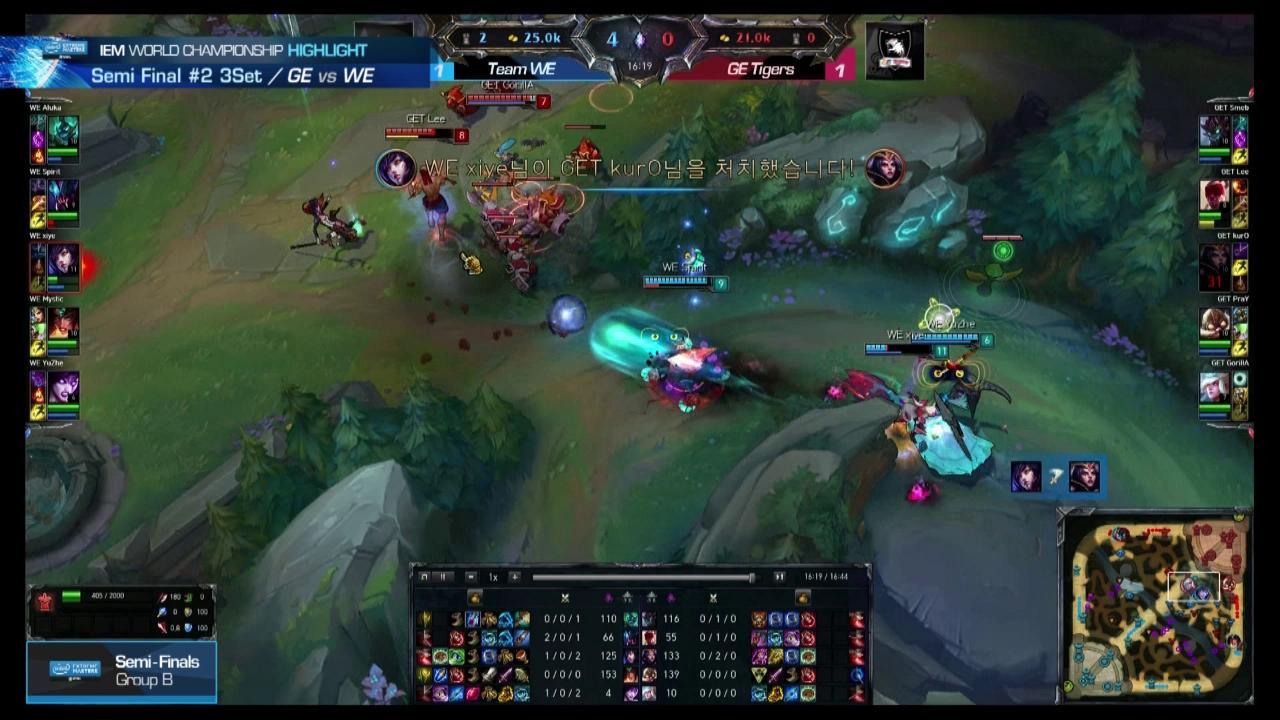This screenshot has width=1280, height=720.
Task: Click the replay restart icon
Action: (424, 578)
